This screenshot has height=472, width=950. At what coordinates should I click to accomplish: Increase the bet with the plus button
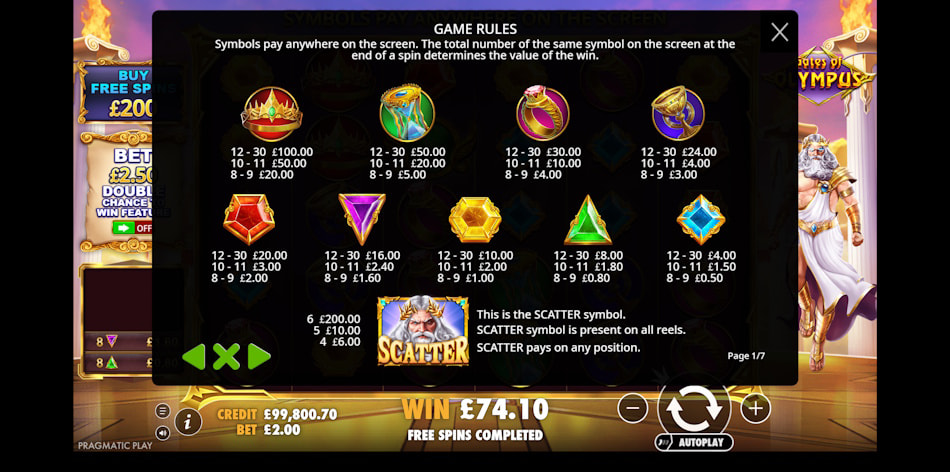click(x=755, y=407)
